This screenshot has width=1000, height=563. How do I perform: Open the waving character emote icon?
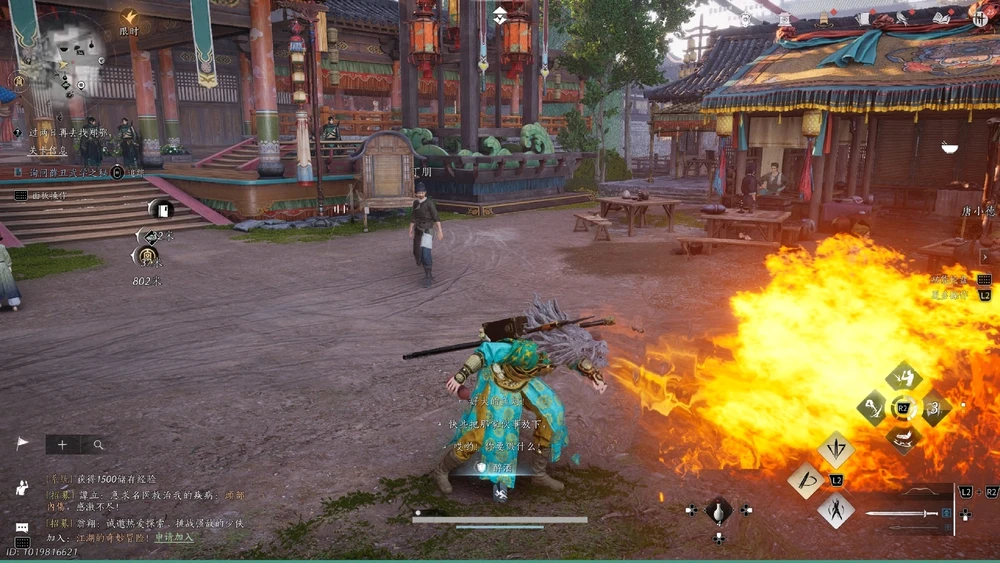tap(21, 487)
